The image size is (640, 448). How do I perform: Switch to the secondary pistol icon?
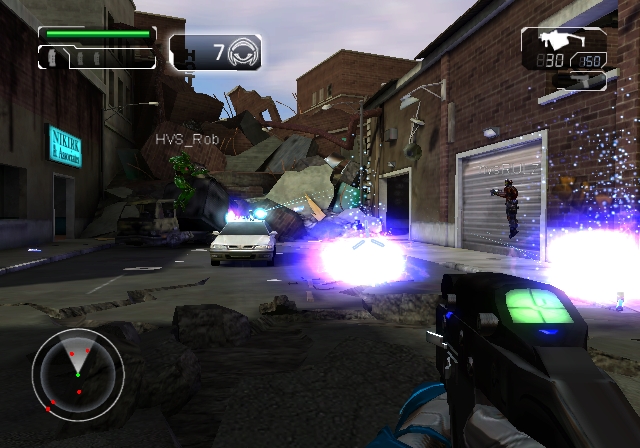pos(583,80)
